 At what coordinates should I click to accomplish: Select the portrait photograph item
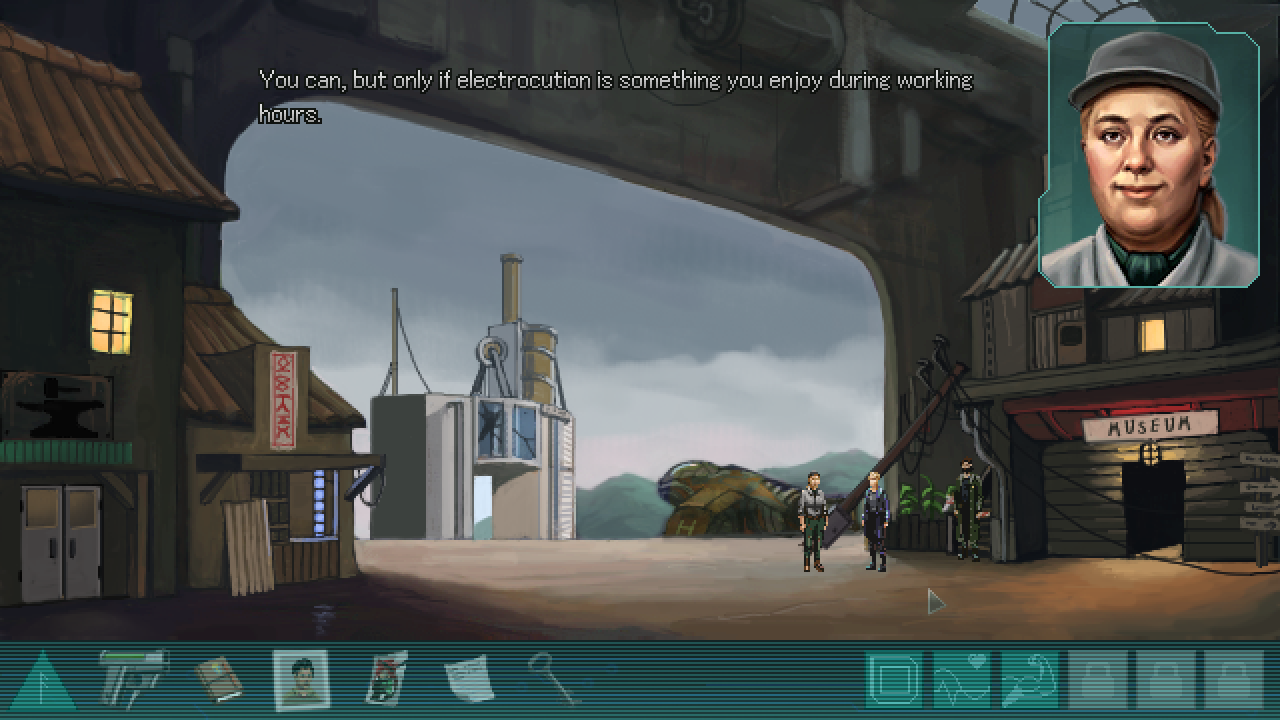click(301, 679)
